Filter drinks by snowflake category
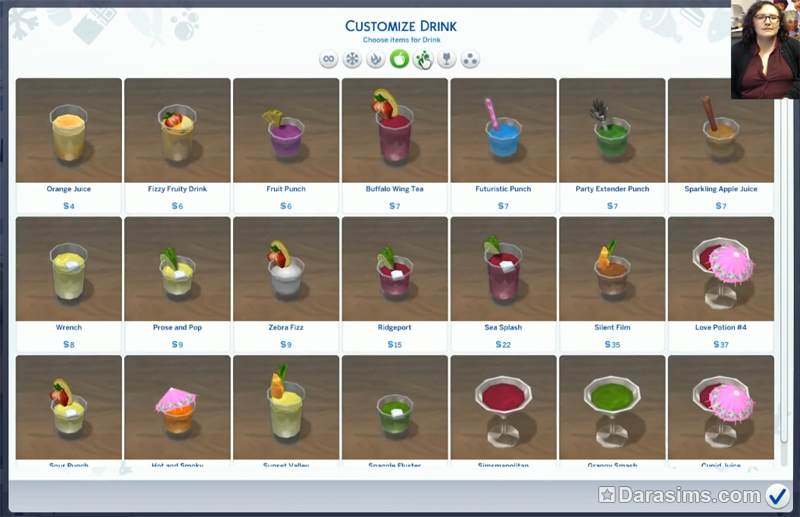The width and height of the screenshot is (800, 517). [352, 59]
